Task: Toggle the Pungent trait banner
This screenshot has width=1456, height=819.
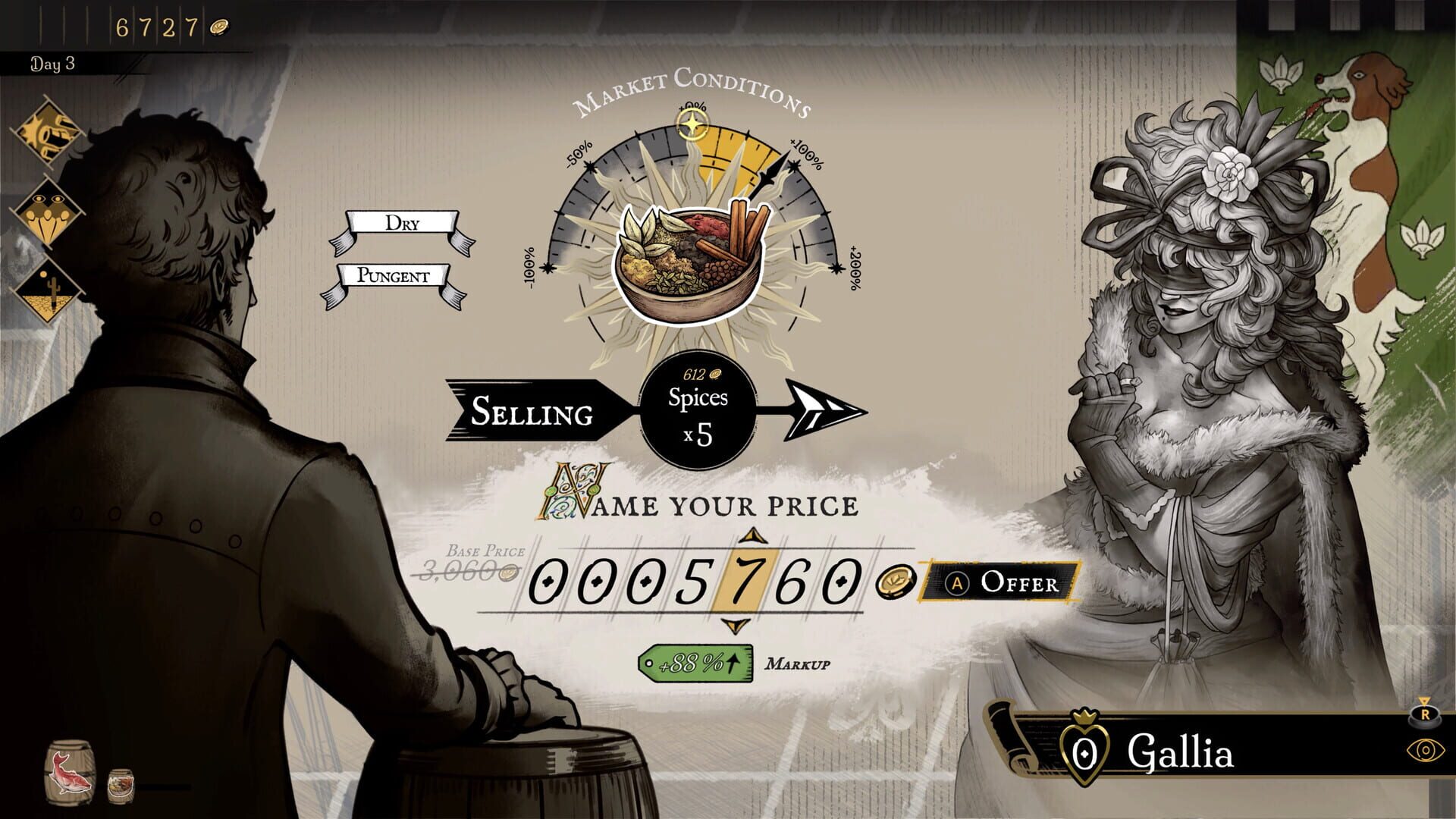Action: tap(394, 277)
